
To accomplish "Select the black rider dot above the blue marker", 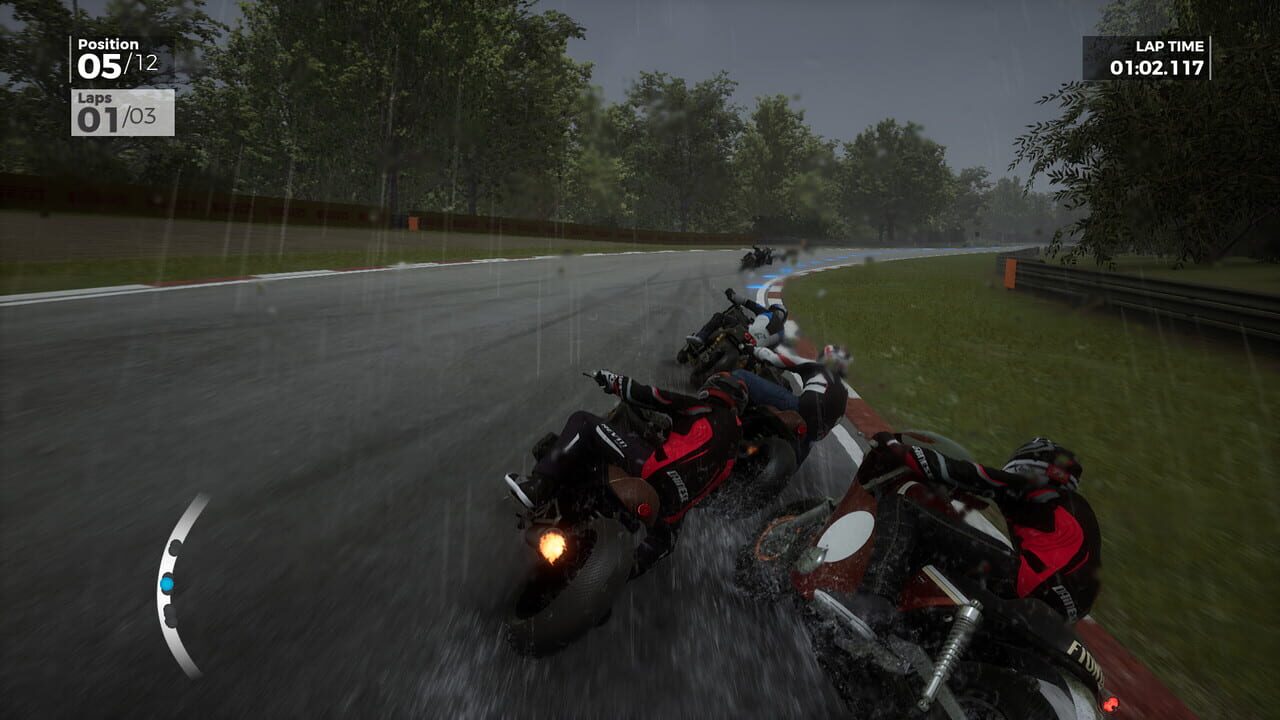I will 175,548.
